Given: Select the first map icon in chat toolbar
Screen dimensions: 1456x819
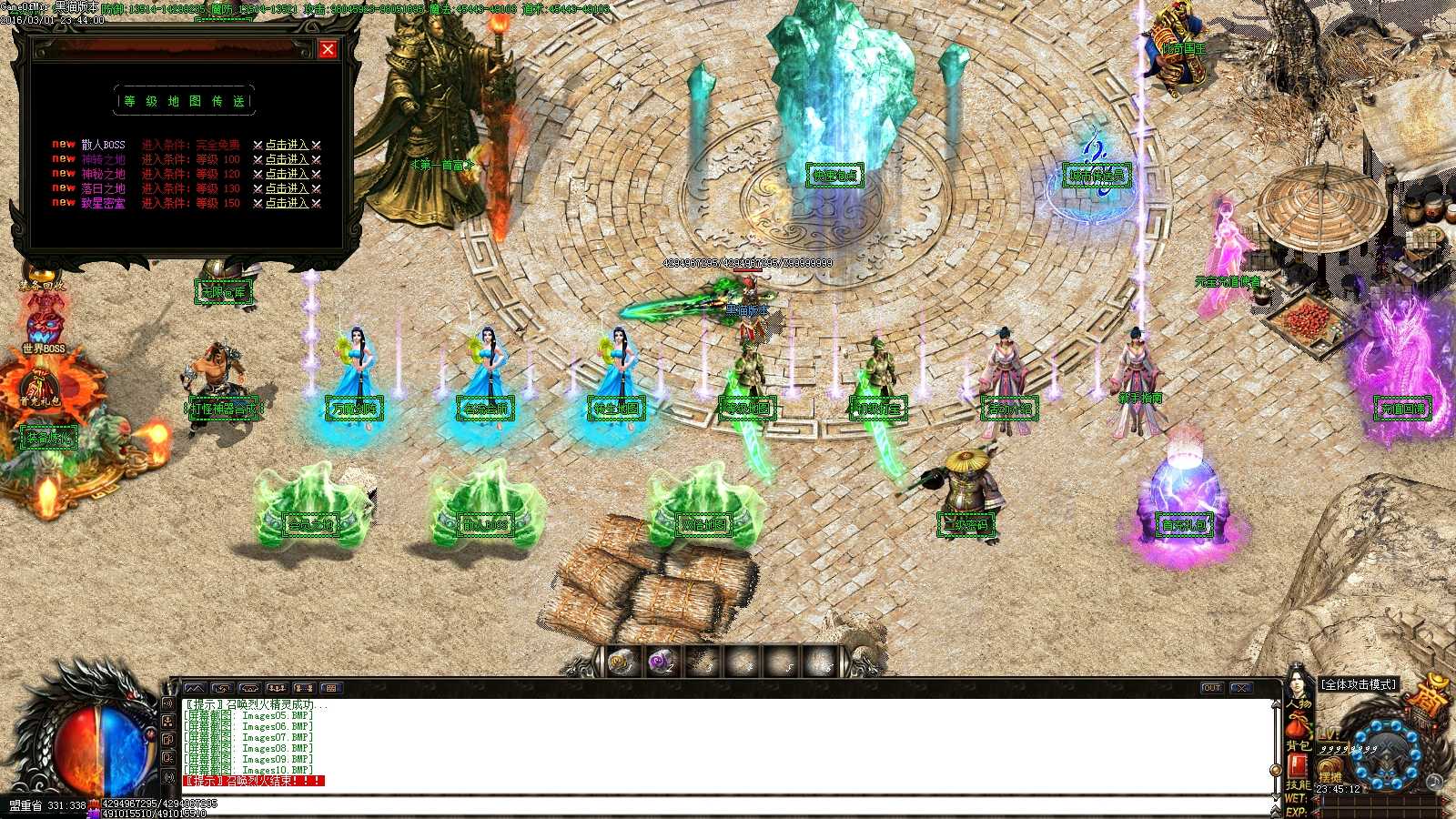Looking at the screenshot, I should 196,689.
